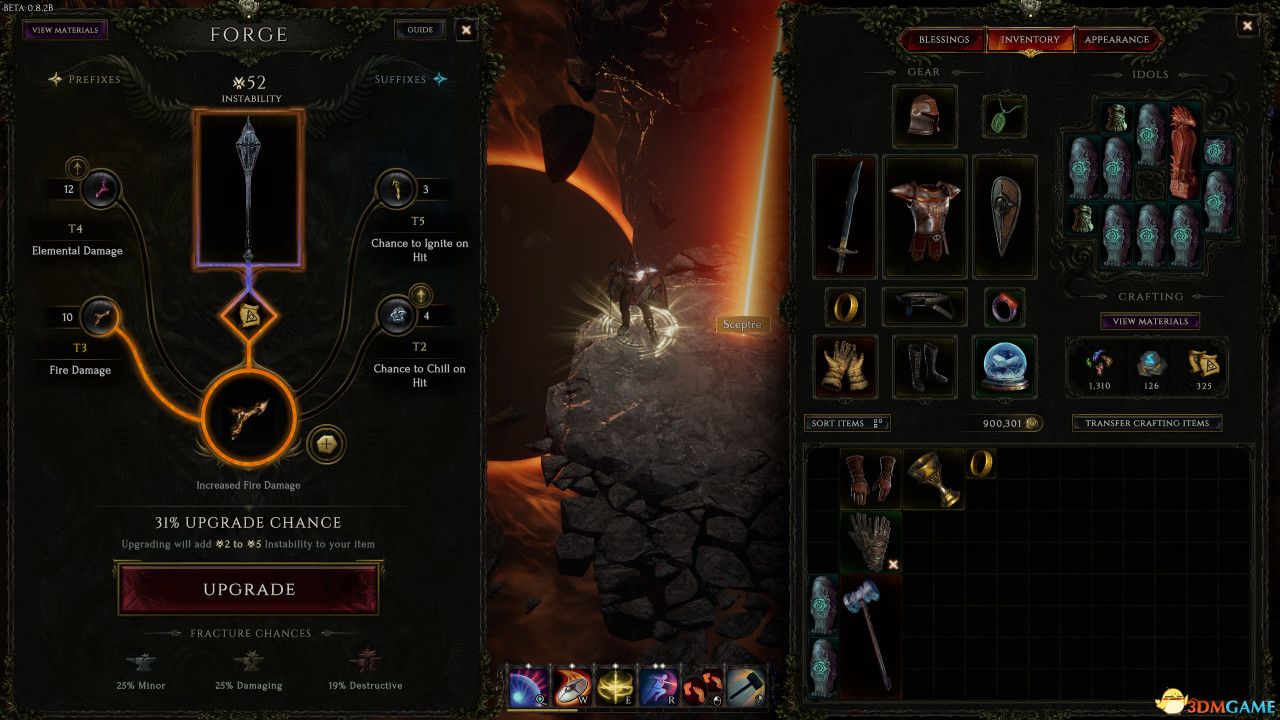Pick the golden chalice in the bag
The image size is (1280, 720).
pos(933,477)
